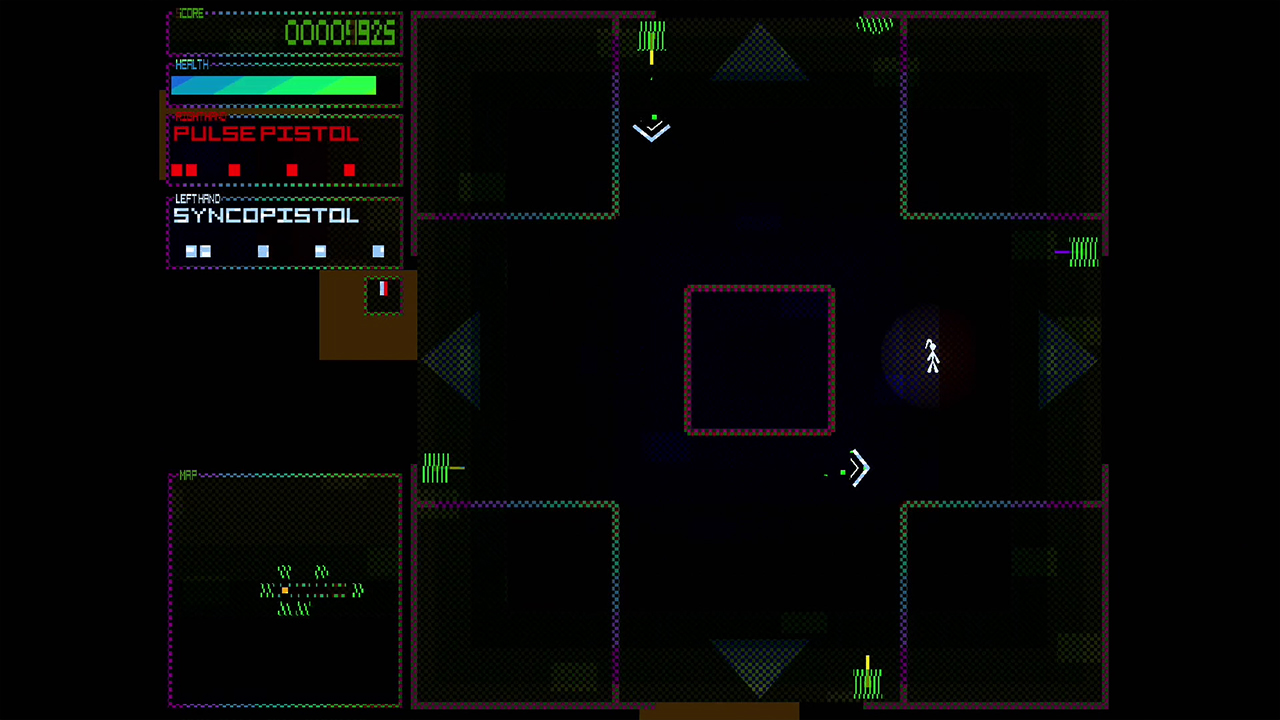Click the green health bar
The height and width of the screenshot is (720, 1280).
[x=273, y=87]
